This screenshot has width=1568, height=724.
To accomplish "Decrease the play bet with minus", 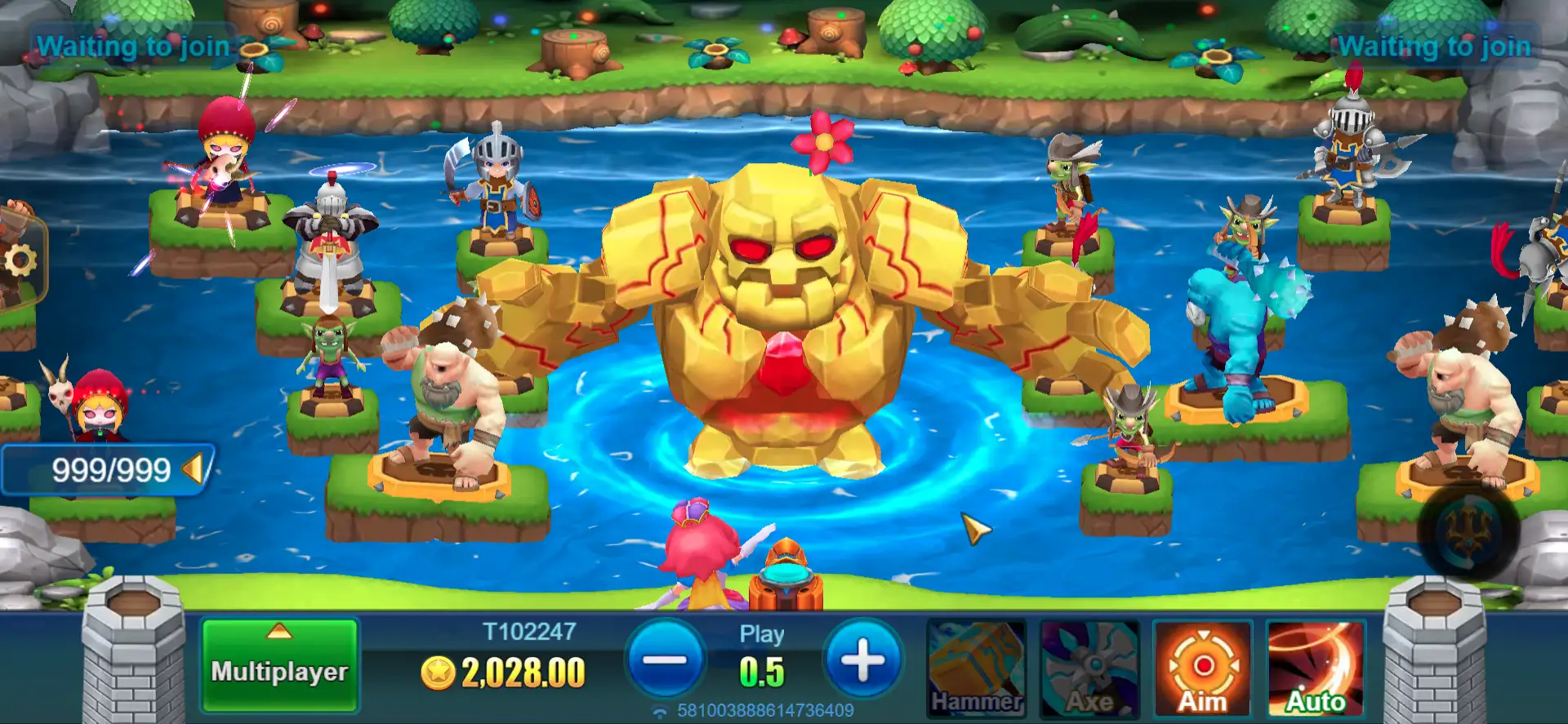I will [666, 660].
